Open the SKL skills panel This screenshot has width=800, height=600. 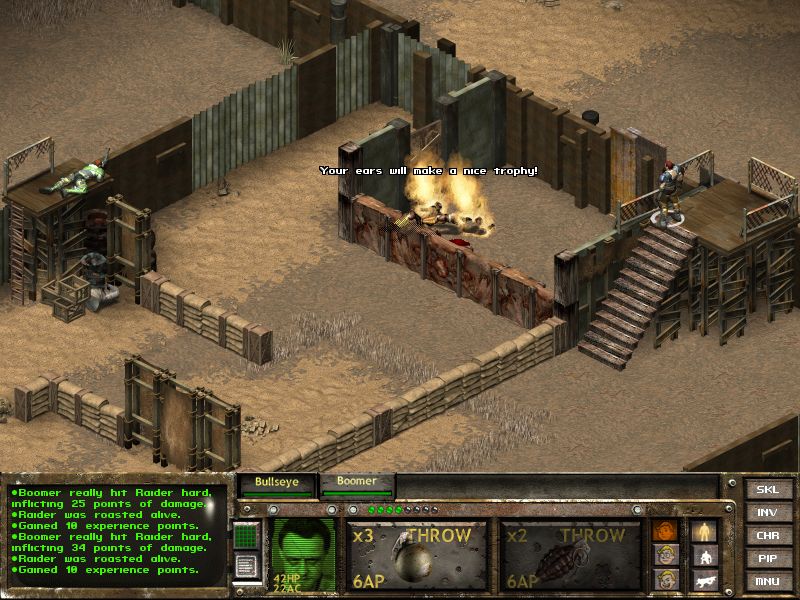tap(767, 490)
